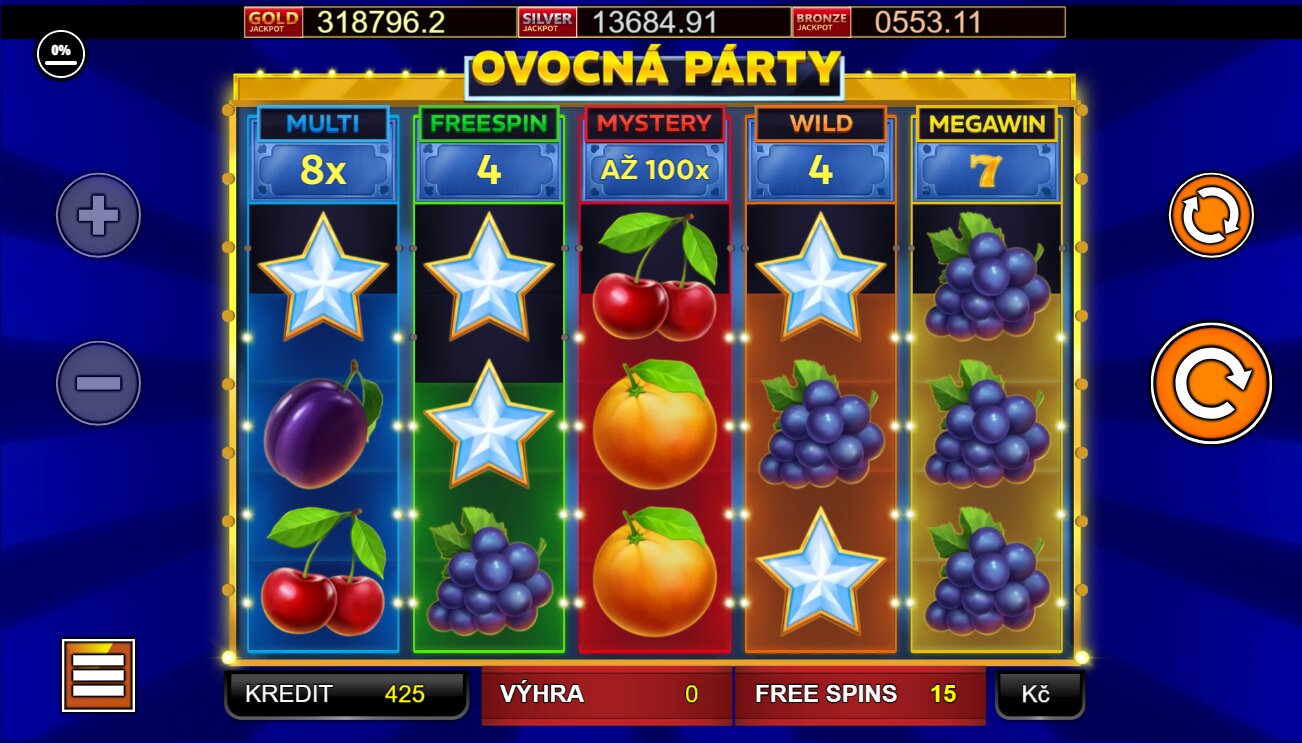
Task: Increase the bet with the plus button
Action: point(98,215)
